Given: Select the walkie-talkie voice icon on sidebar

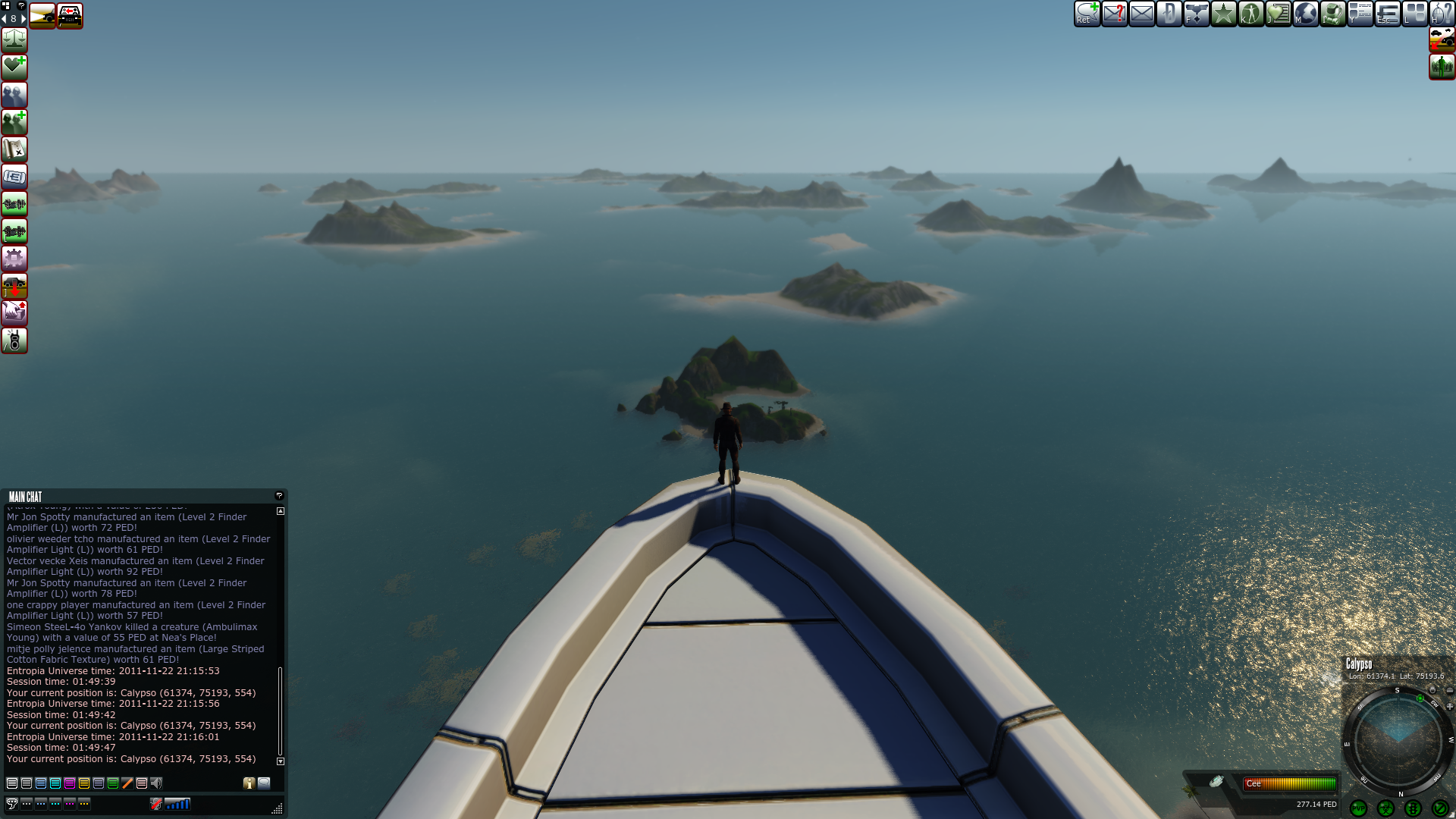Looking at the screenshot, I should (14, 340).
